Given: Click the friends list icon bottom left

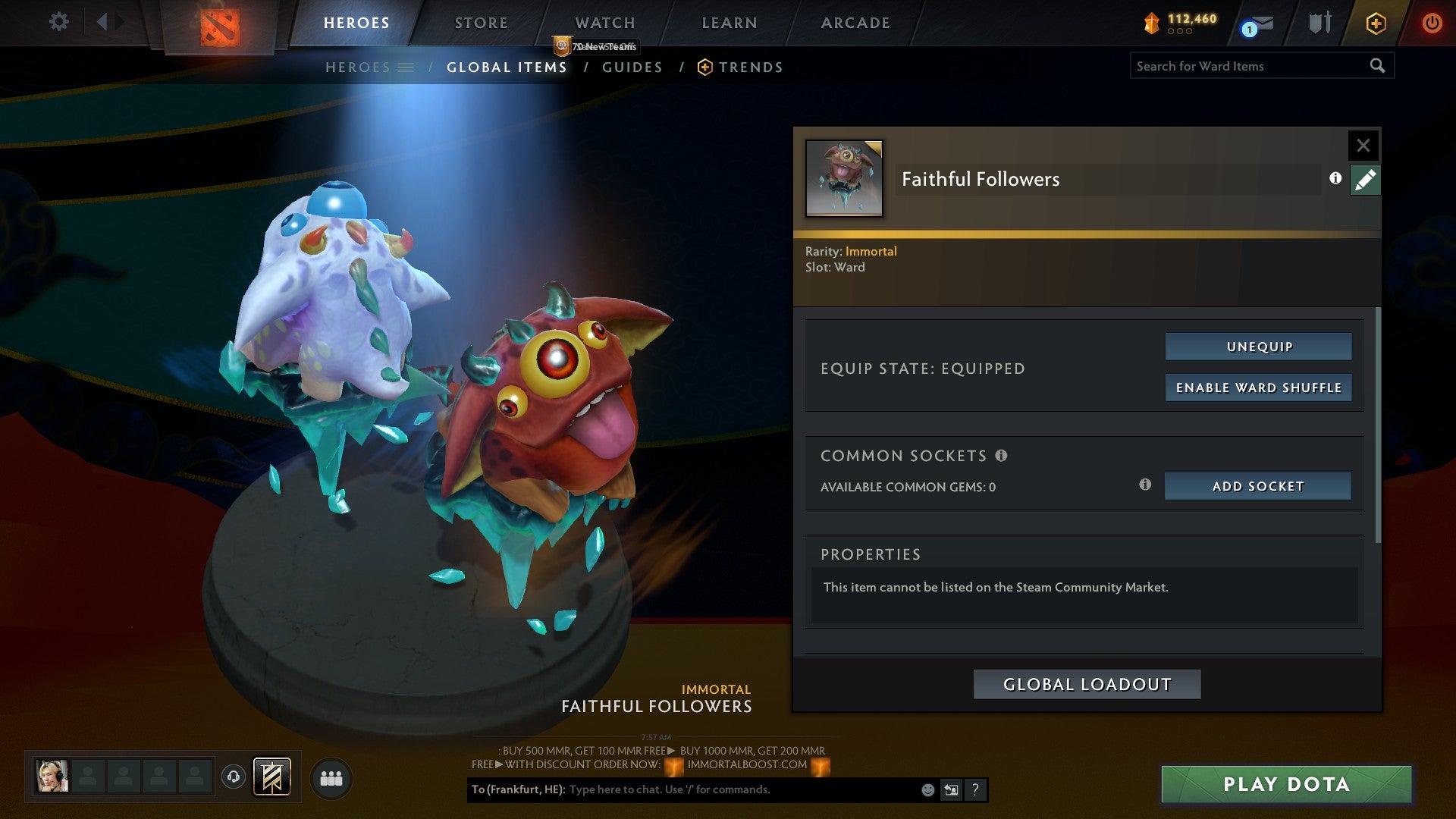Looking at the screenshot, I should pyautogui.click(x=331, y=778).
